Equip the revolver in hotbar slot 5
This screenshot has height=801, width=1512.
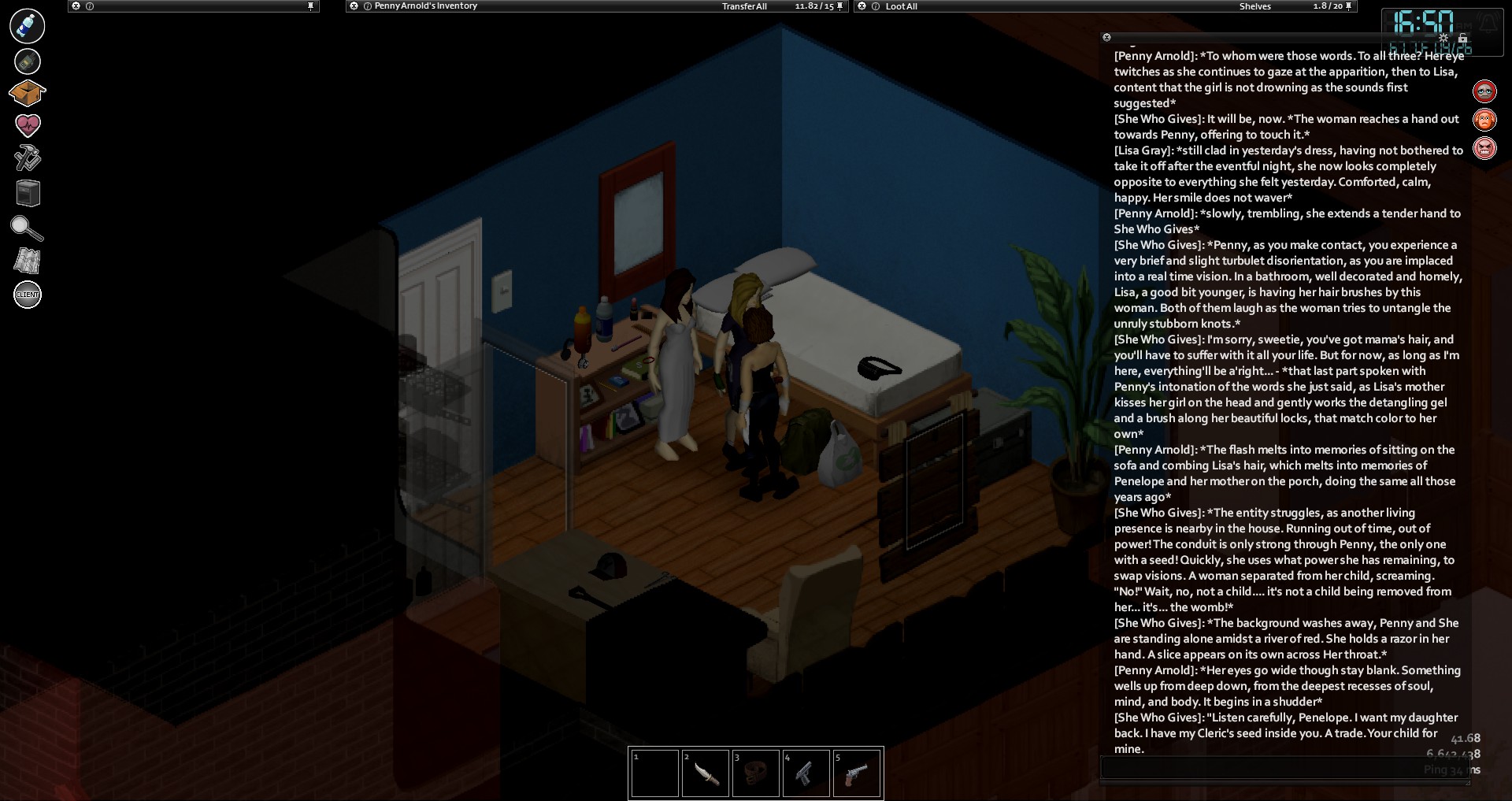tap(856, 773)
